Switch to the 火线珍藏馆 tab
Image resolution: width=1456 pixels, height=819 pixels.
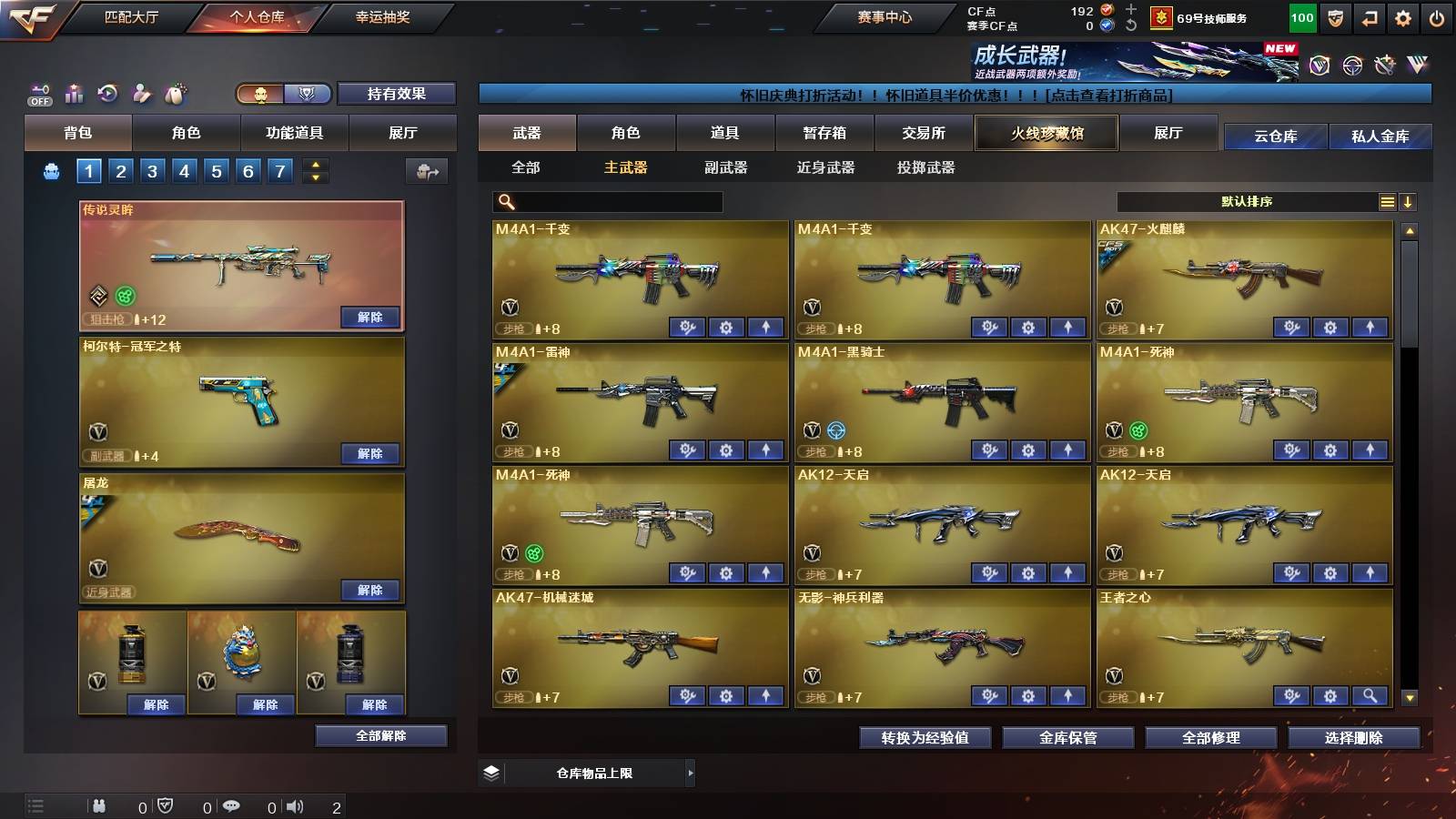tap(1046, 133)
